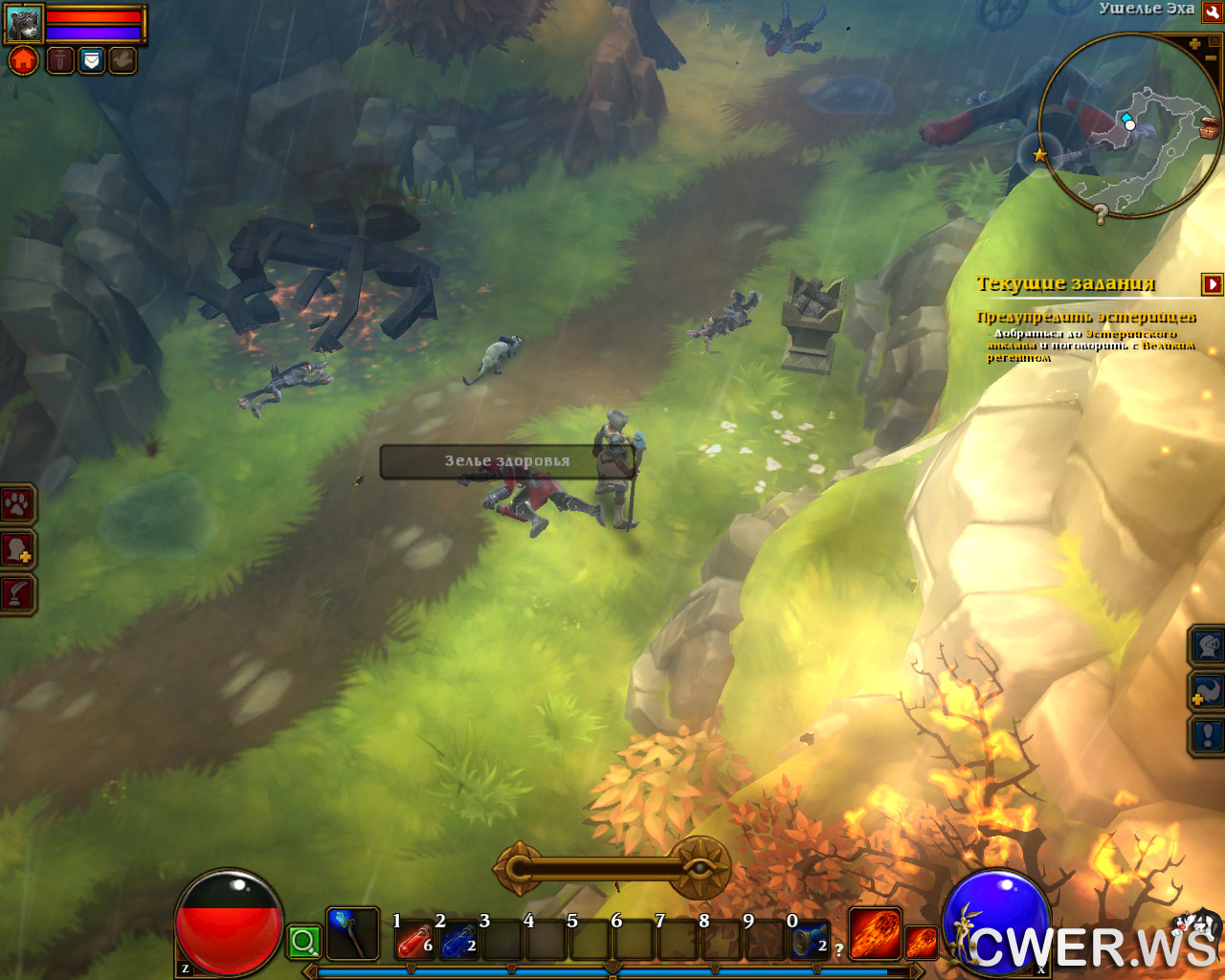Use the blue mana potion in slot 2

click(459, 942)
